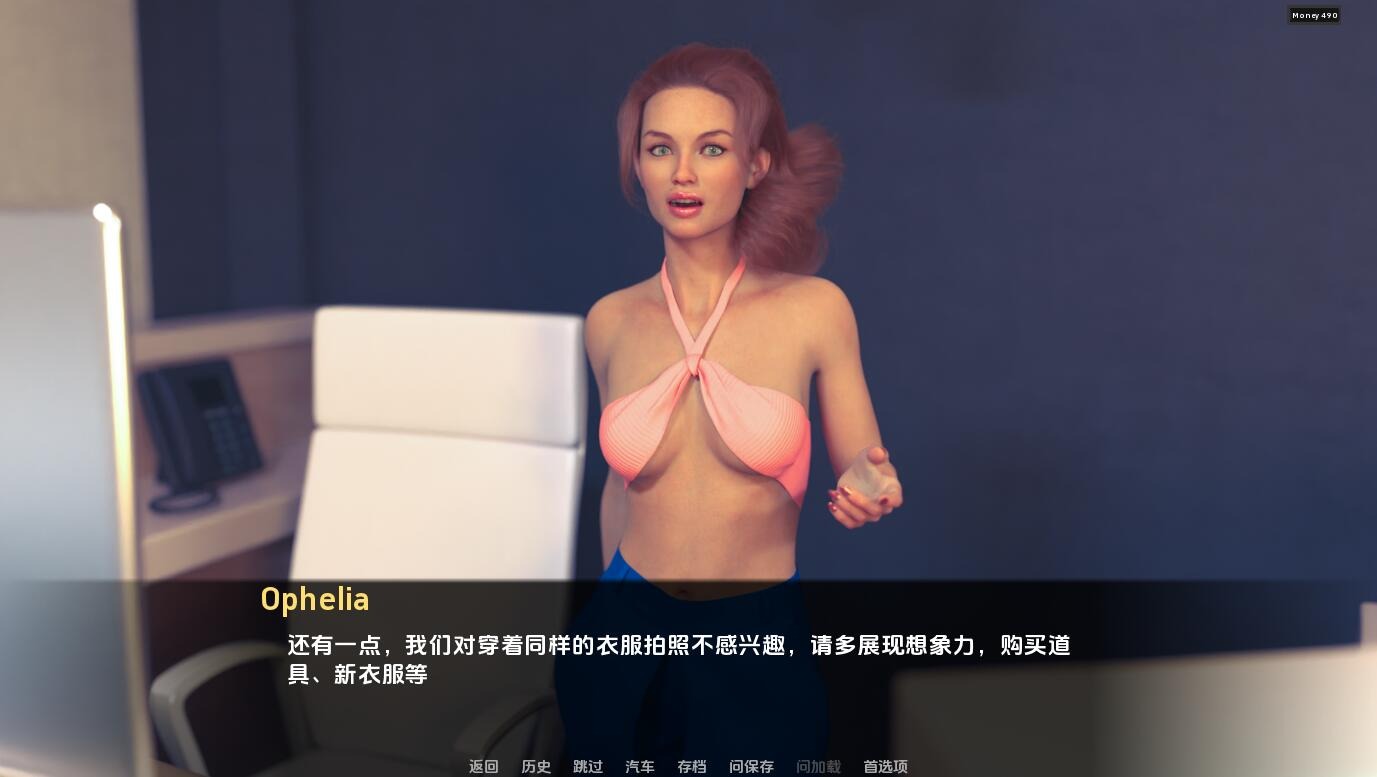启用"跳过"快进对话
Image resolution: width=1377 pixels, height=777 pixels.
click(587, 766)
